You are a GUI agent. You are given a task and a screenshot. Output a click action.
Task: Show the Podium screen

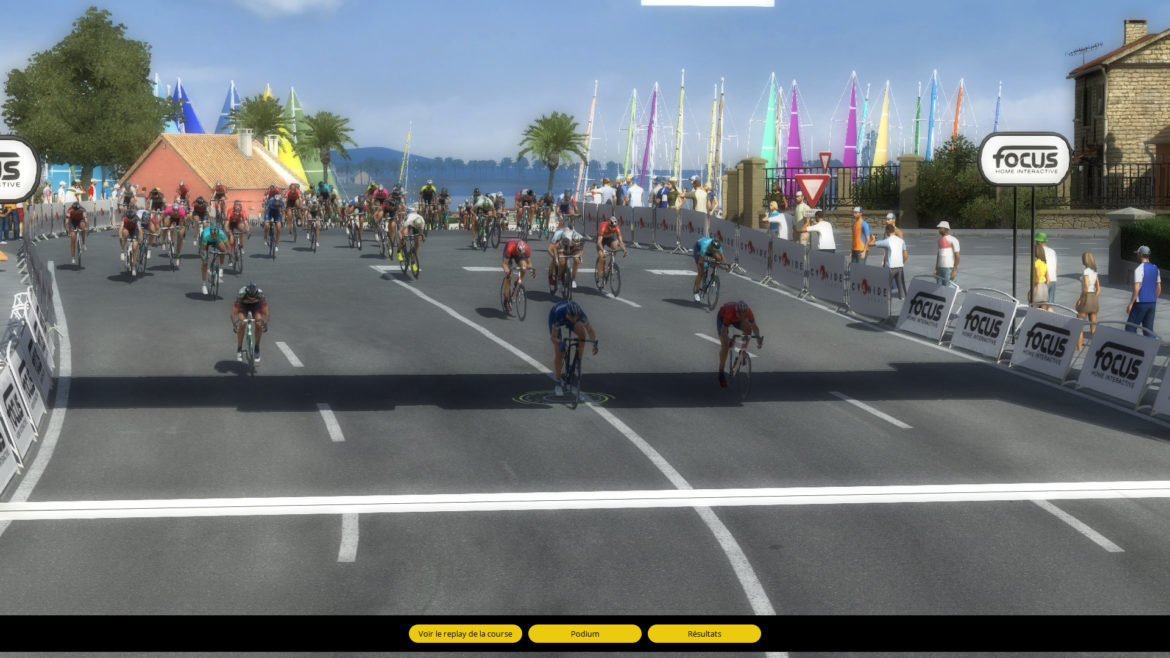[584, 634]
